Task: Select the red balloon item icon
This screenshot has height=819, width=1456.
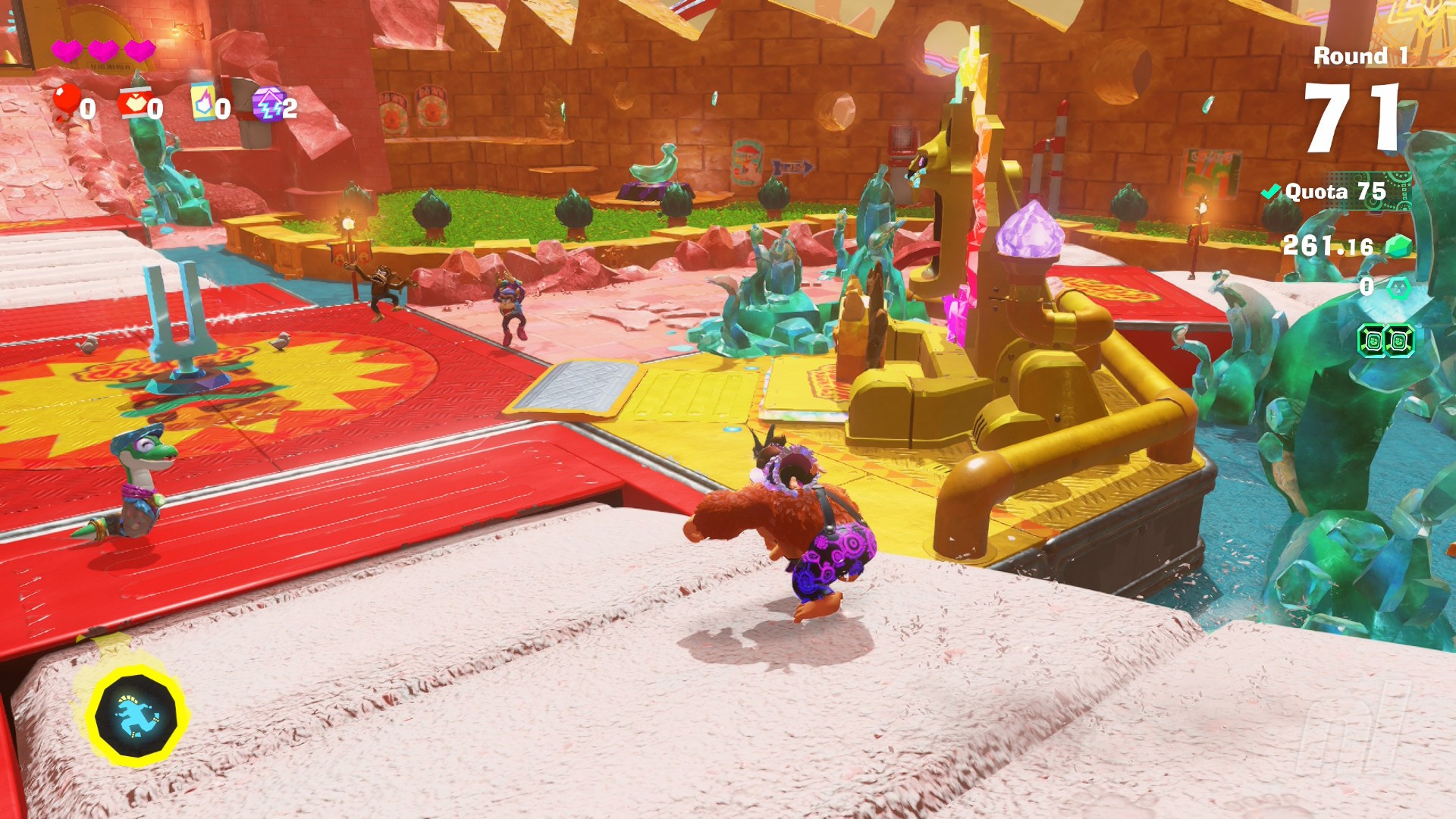Action: pyautogui.click(x=66, y=102)
